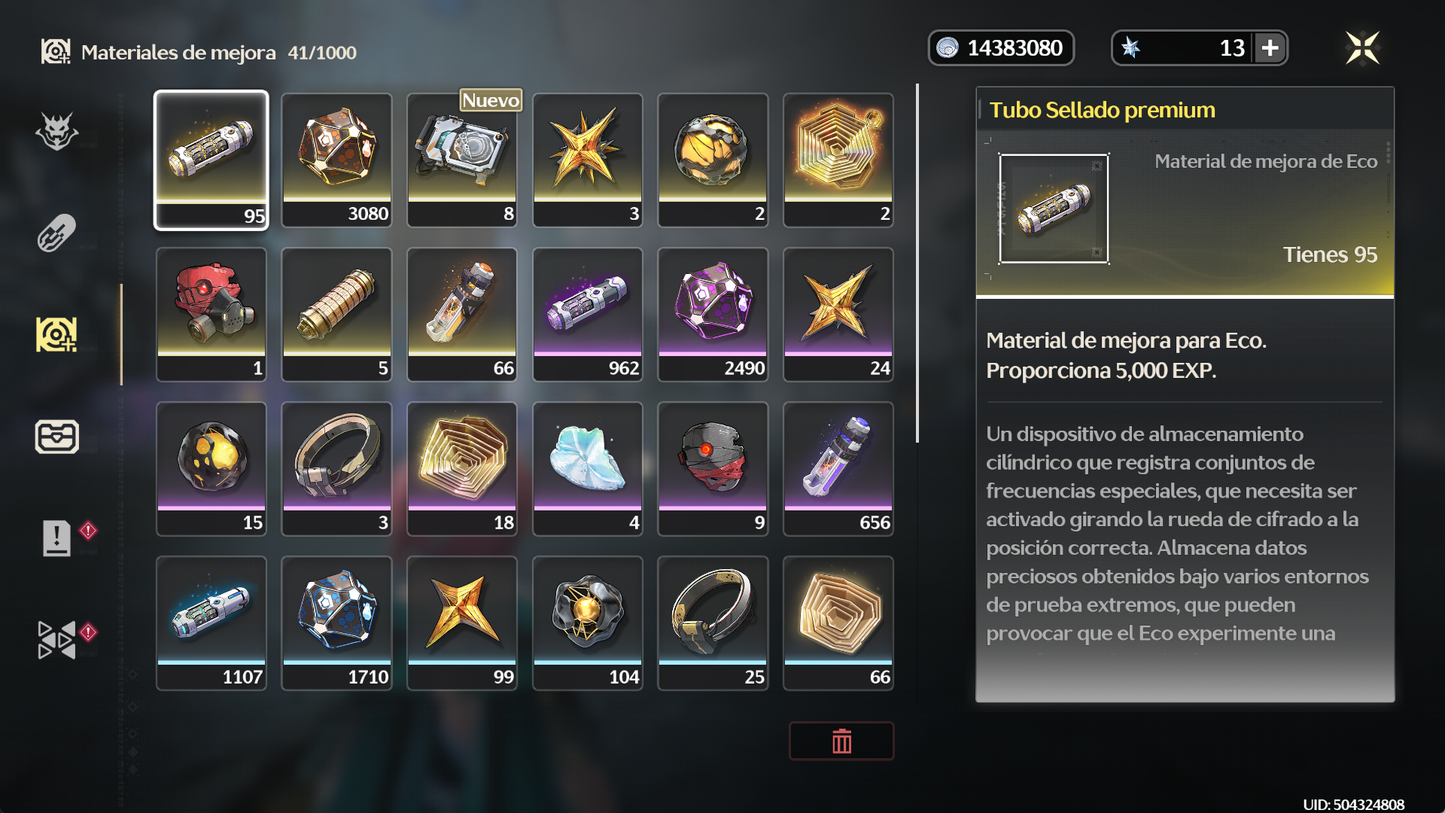Select the red gas mask item
Screen dimensions: 1445x813
pyautogui.click(x=211, y=314)
